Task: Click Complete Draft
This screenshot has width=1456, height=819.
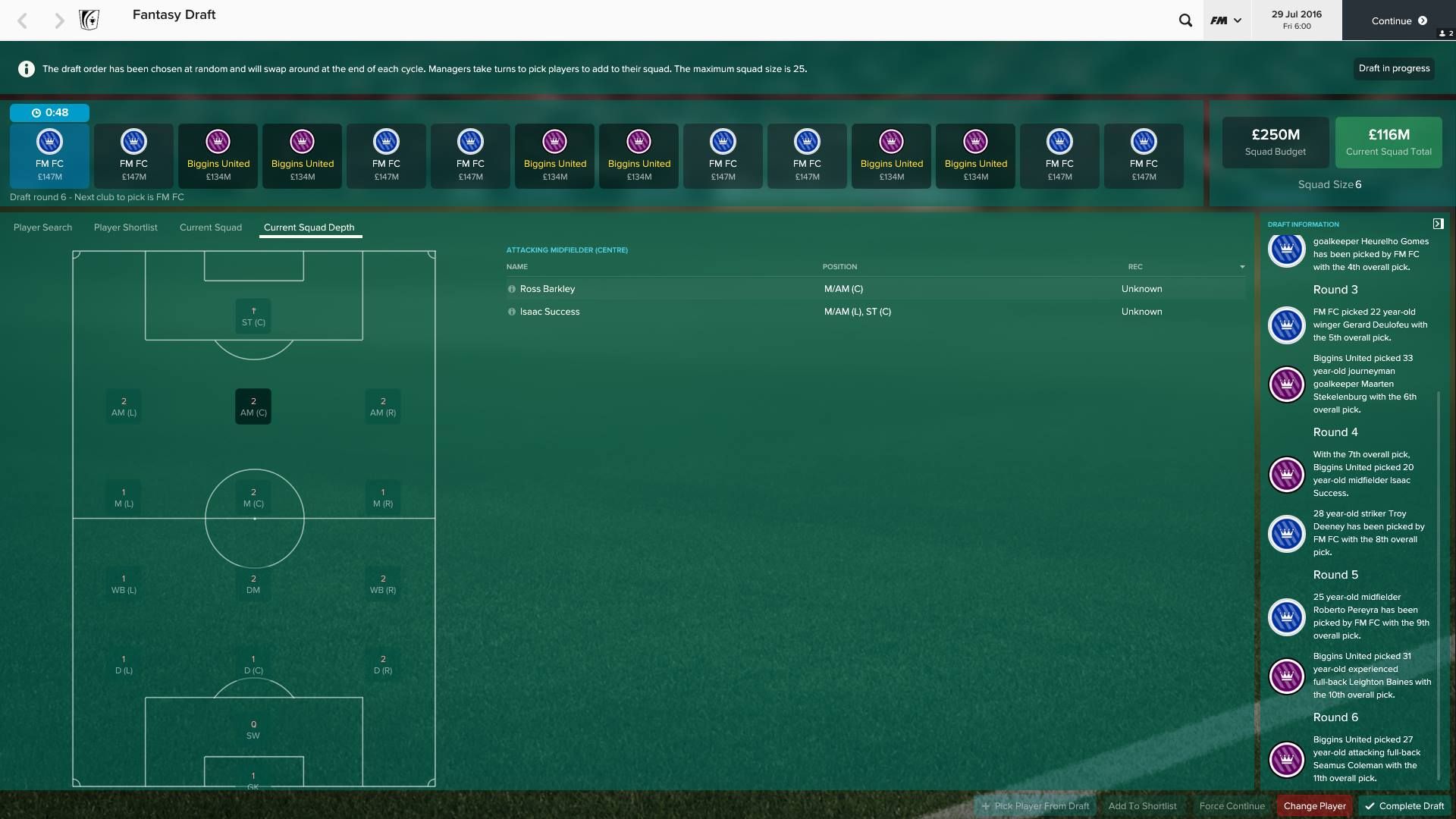Action: [1404, 806]
